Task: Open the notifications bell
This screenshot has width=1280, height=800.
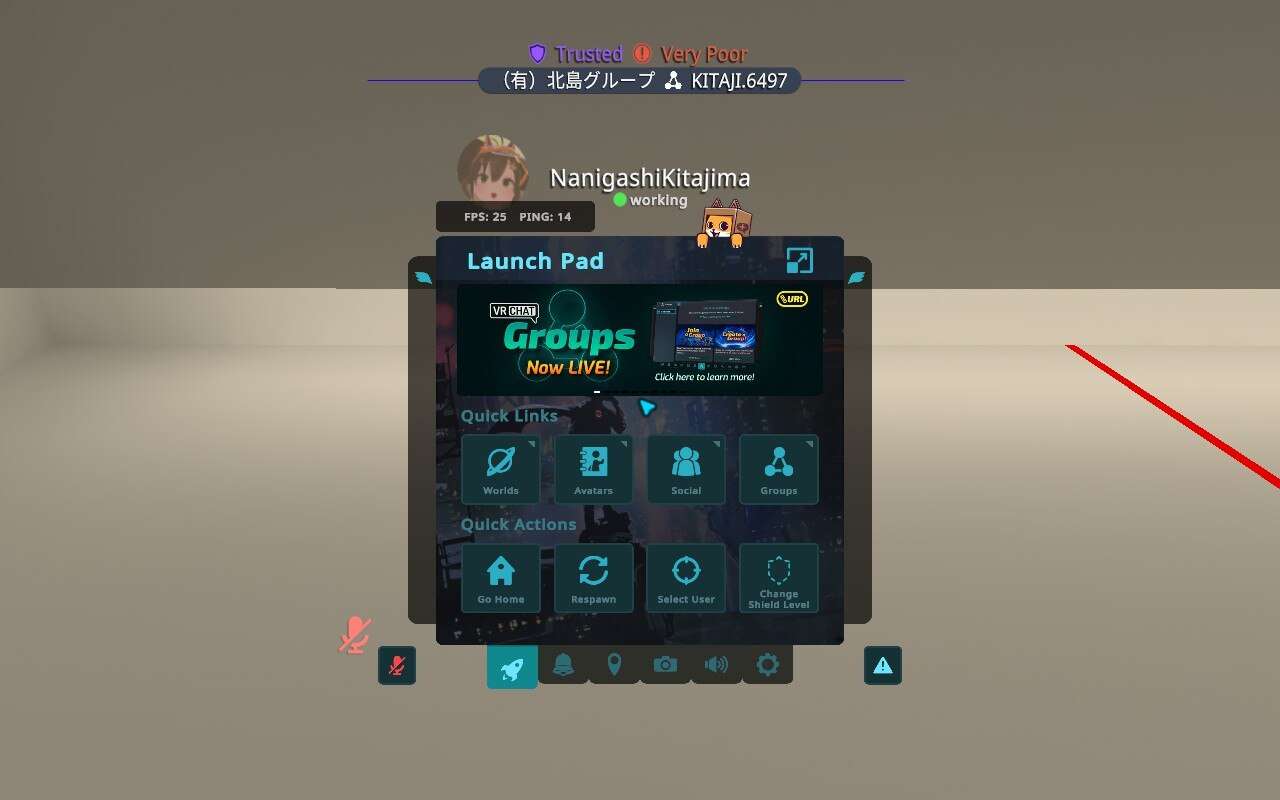Action: click(563, 663)
